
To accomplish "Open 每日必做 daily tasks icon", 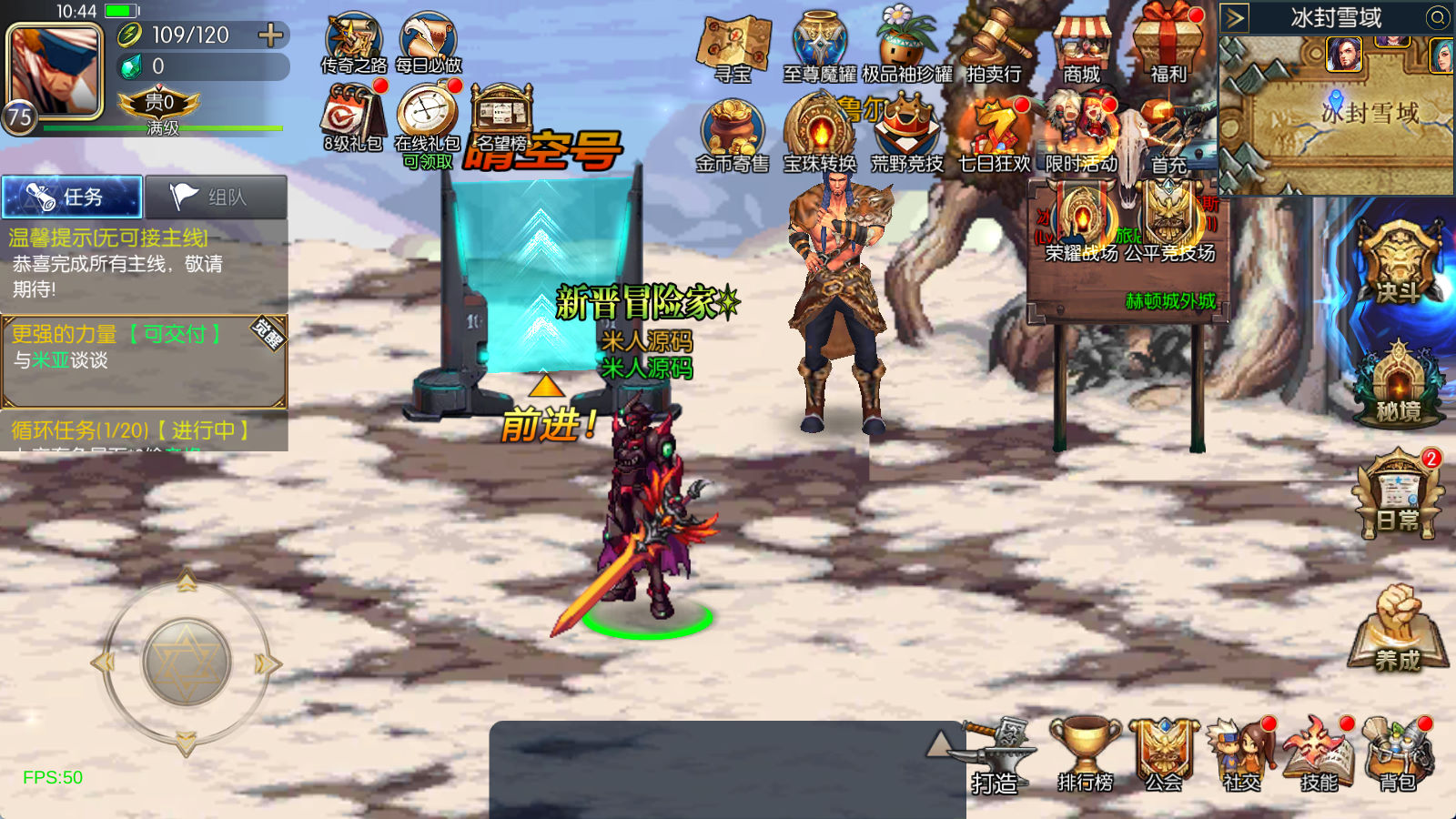I will click(x=429, y=42).
